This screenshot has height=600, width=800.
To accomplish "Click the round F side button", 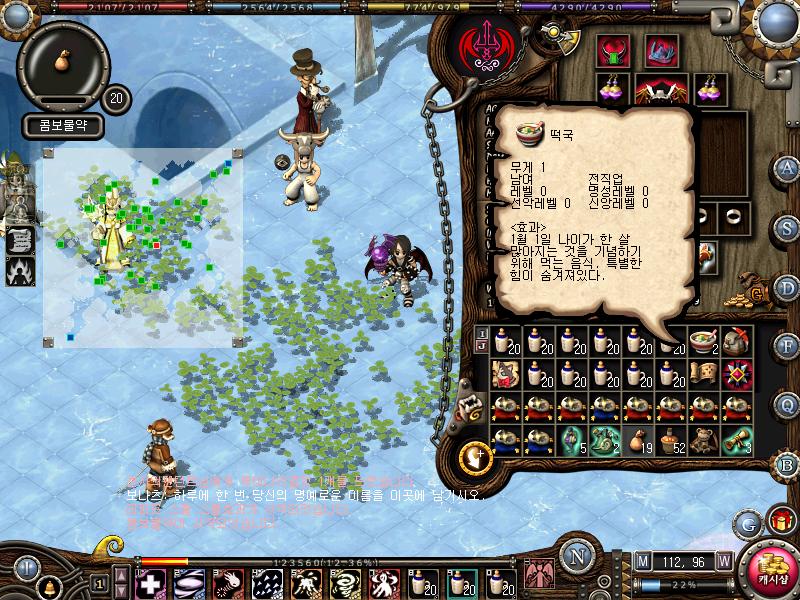I will 788,346.
